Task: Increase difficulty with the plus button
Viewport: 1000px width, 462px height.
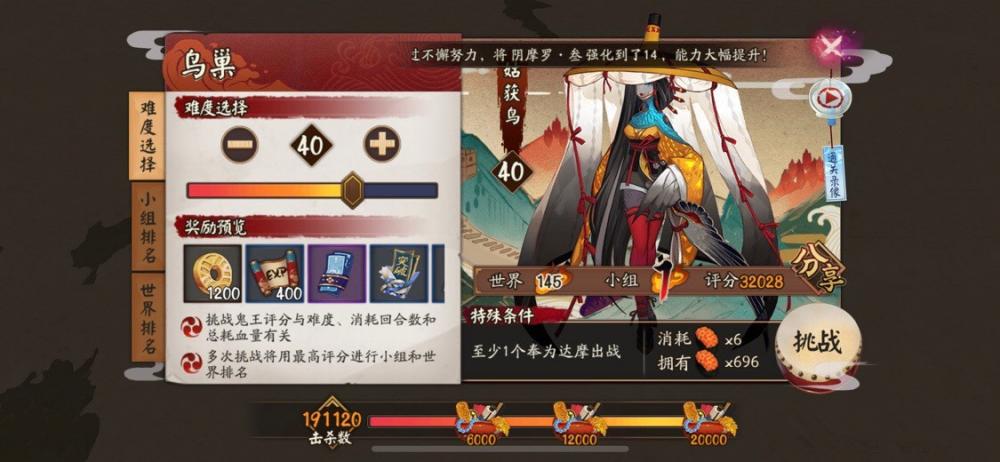Action: pyautogui.click(x=382, y=144)
